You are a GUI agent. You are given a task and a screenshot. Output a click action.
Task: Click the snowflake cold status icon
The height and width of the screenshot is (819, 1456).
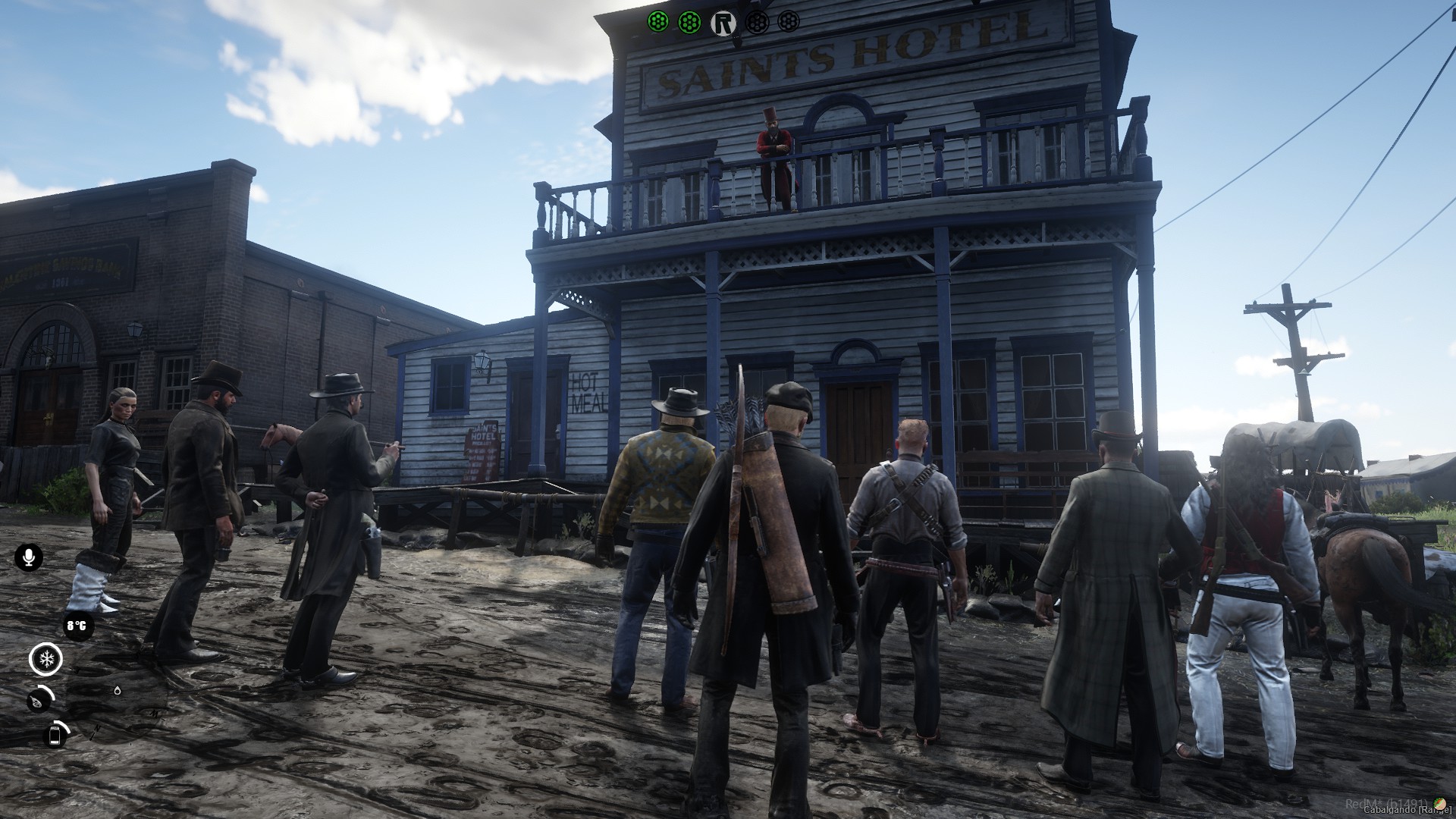pyautogui.click(x=45, y=659)
